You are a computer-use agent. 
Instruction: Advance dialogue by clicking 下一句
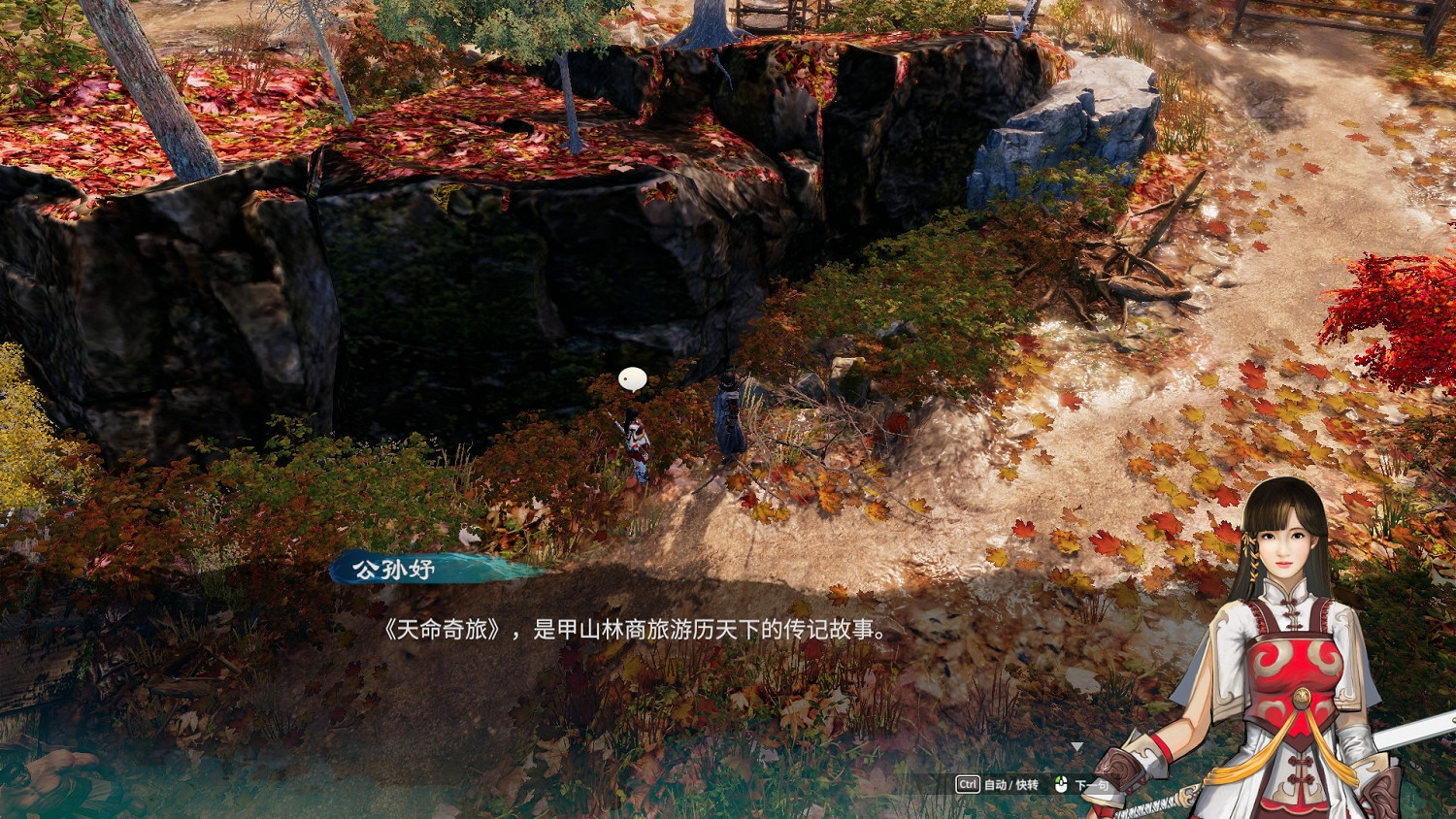pos(1091,784)
